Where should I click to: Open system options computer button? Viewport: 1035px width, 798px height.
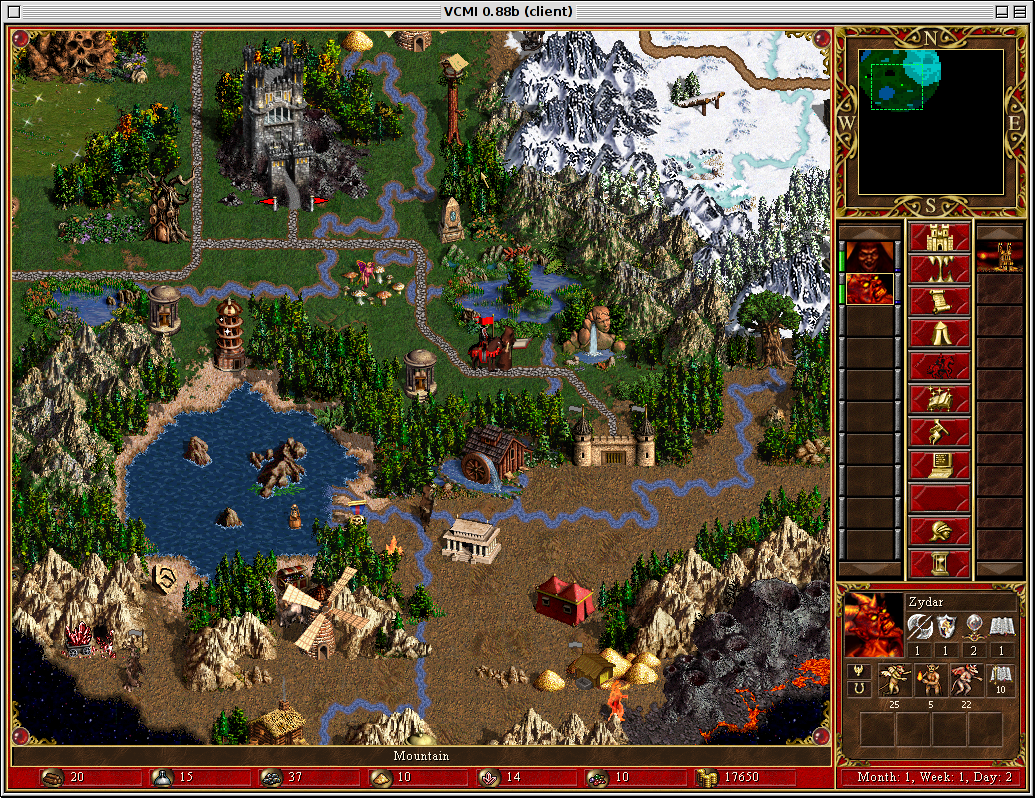tap(939, 463)
